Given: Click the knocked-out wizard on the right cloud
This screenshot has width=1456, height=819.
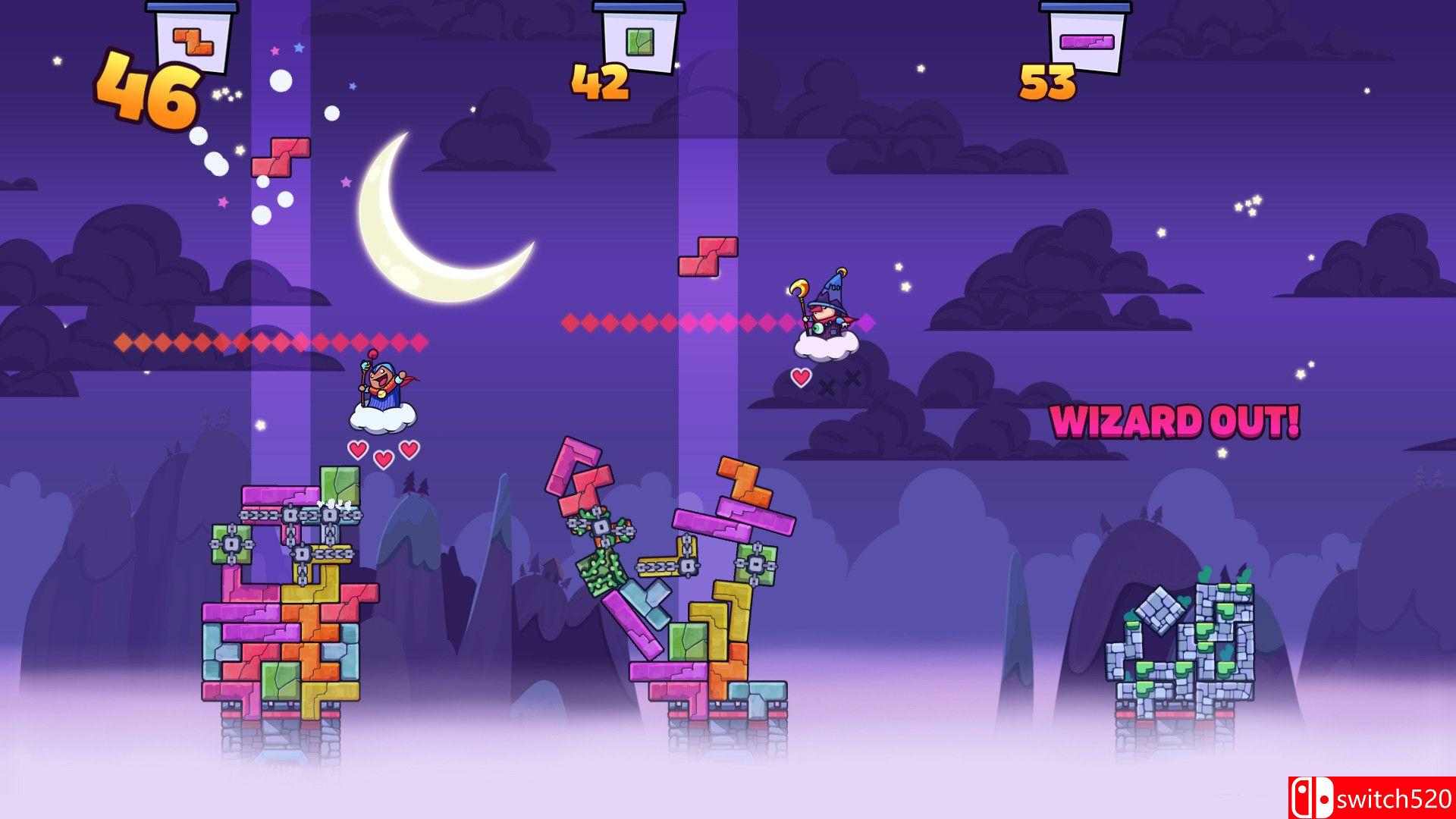Looking at the screenshot, I should coord(828,318).
